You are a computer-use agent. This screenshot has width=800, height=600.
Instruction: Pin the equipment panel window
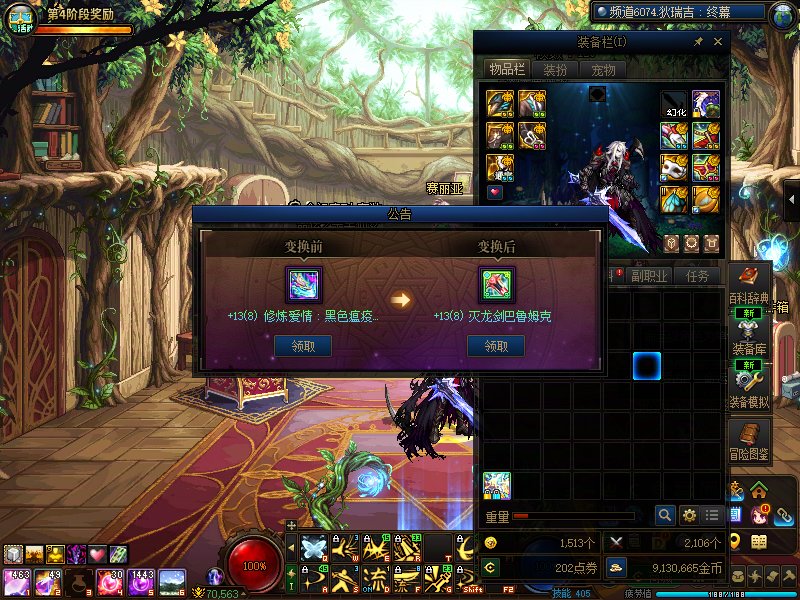[697, 42]
